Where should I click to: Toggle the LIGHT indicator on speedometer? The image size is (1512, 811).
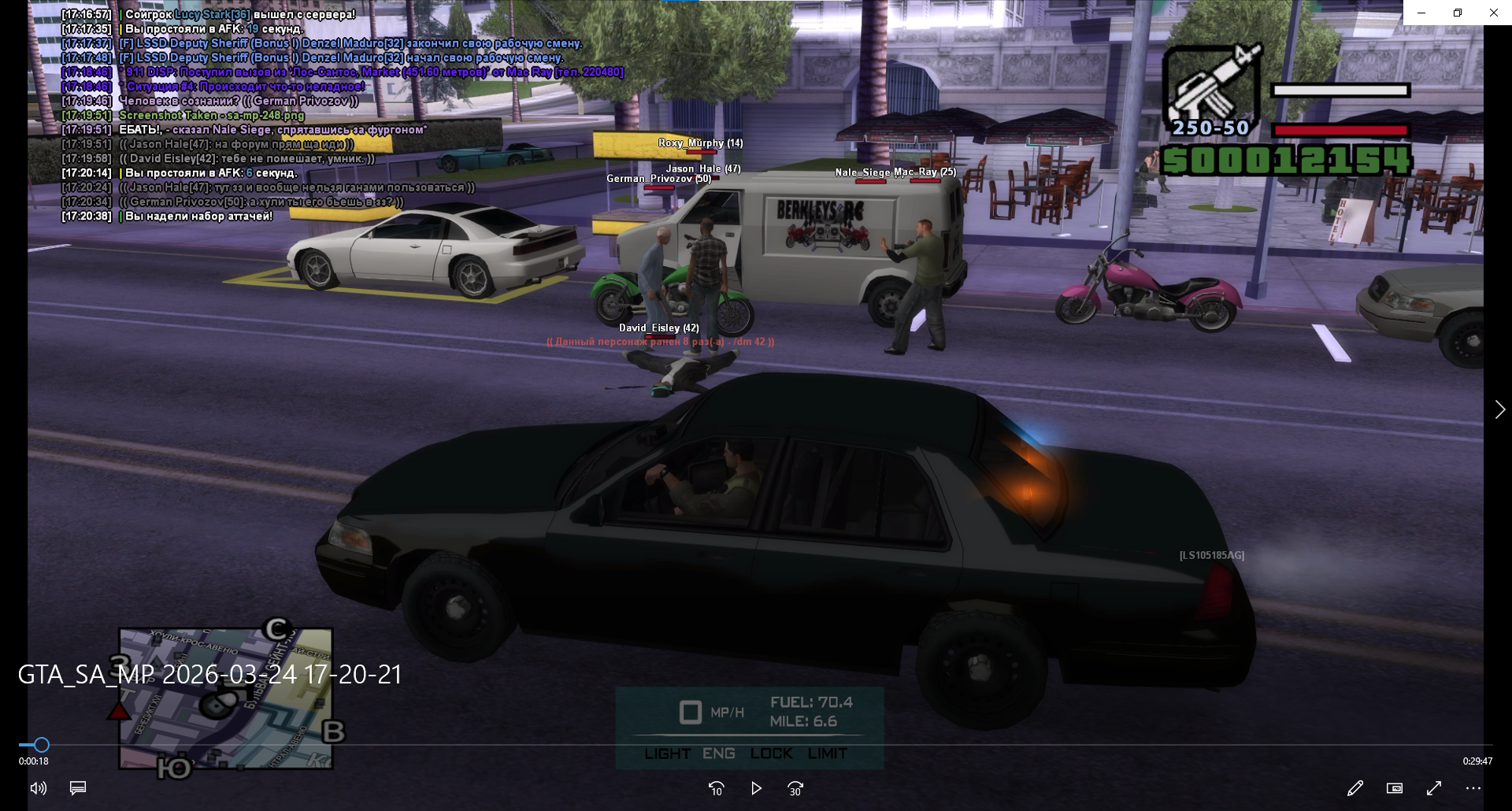click(667, 754)
